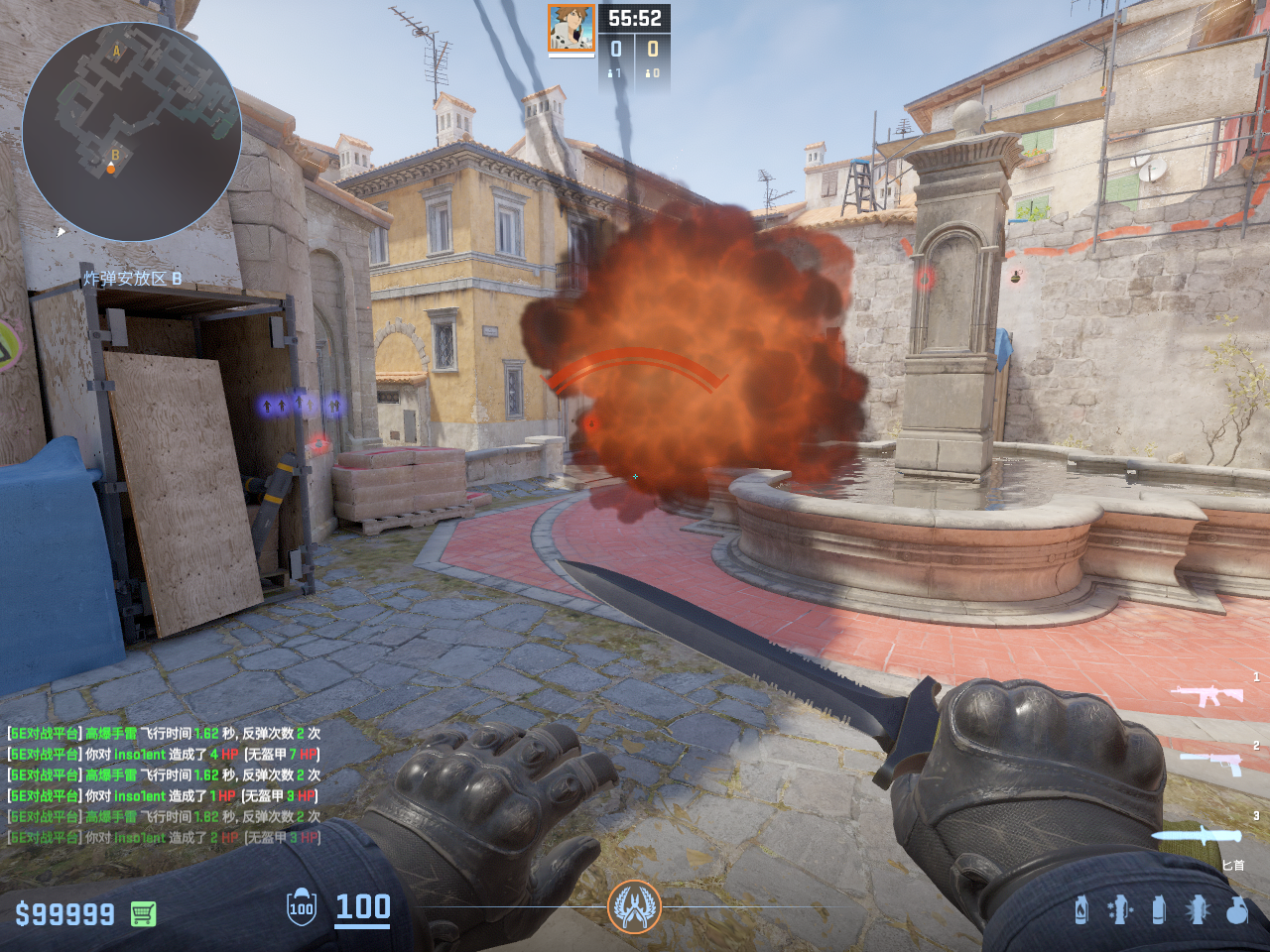Open the buy menu cart icon

click(143, 913)
